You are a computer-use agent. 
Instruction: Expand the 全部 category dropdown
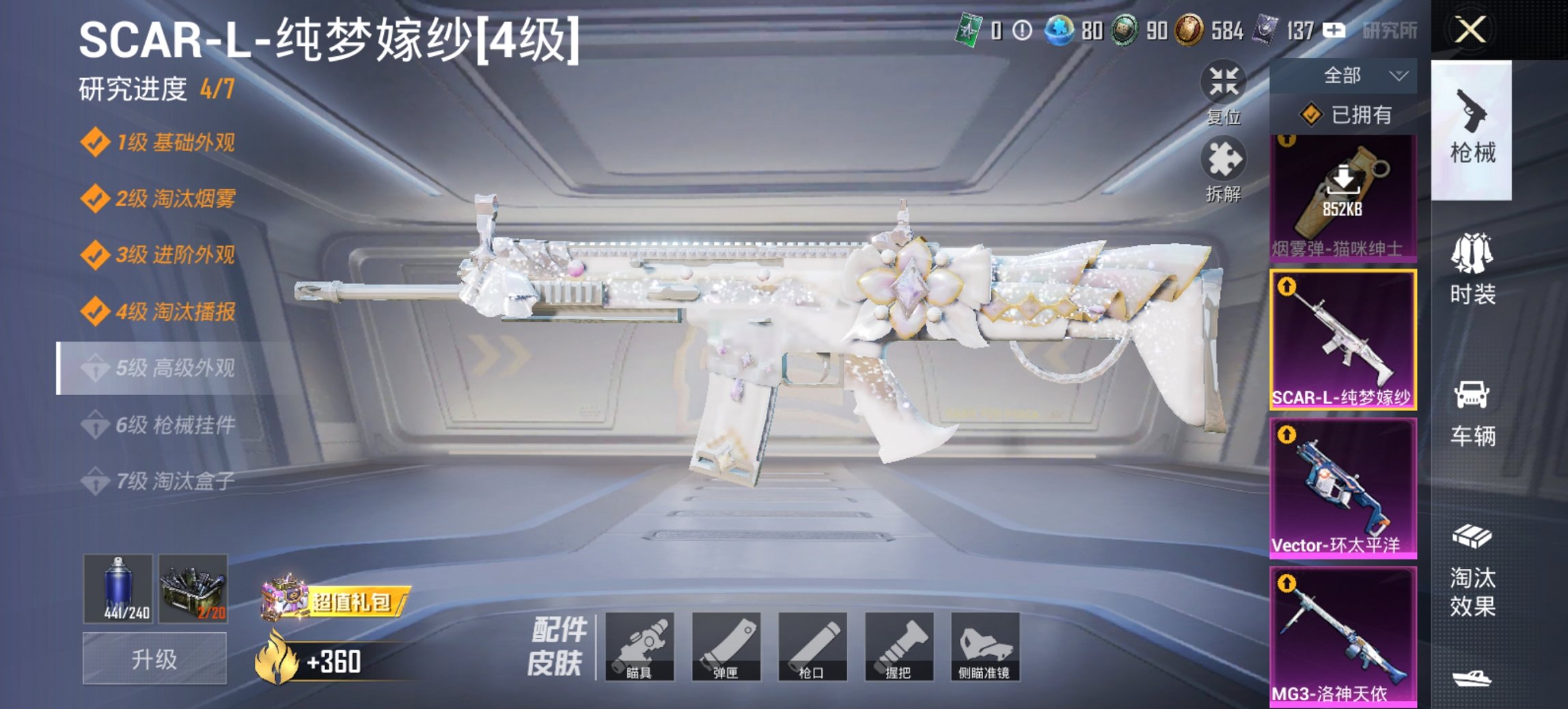point(1343,75)
